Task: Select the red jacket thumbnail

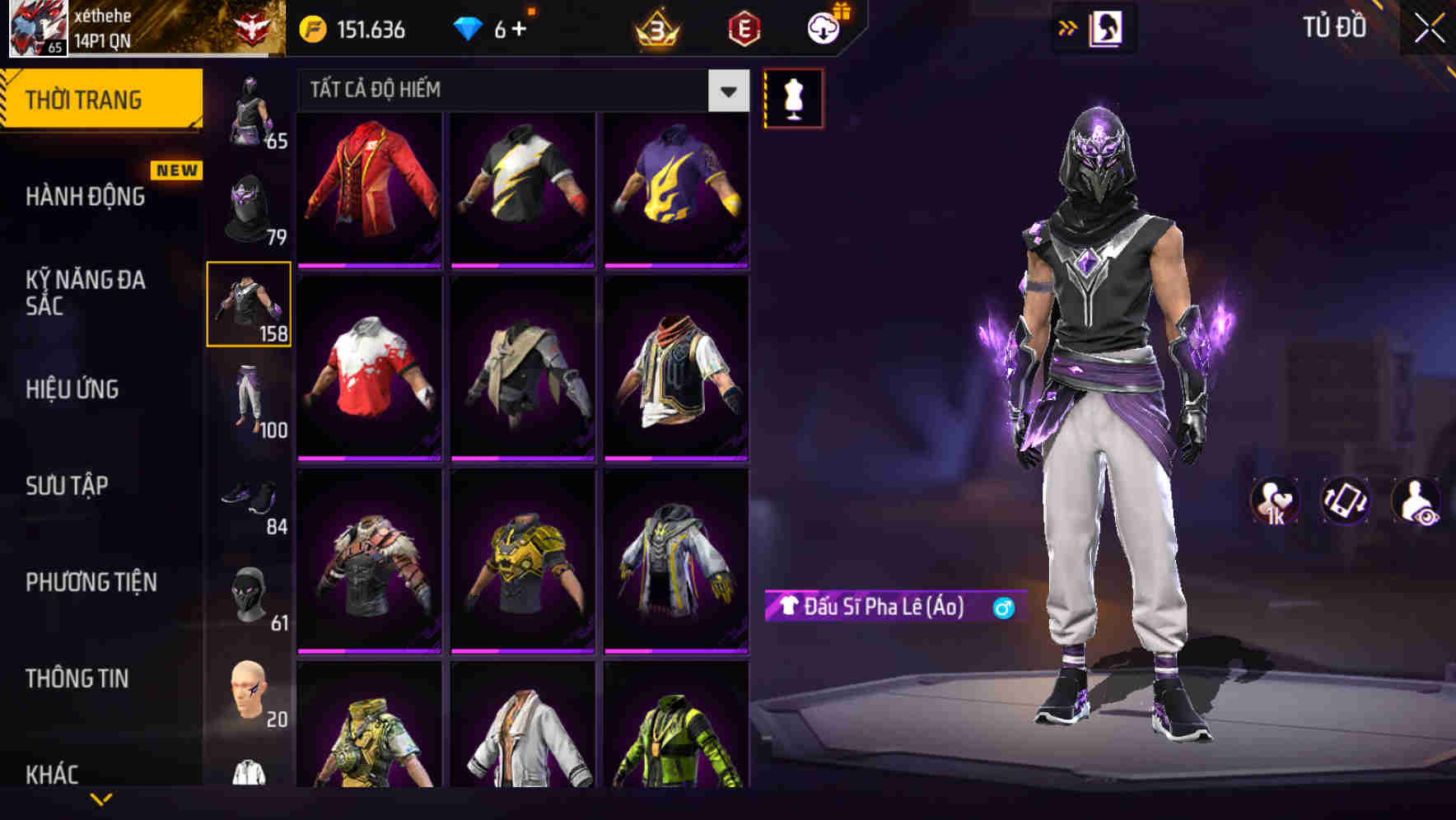Action: 368,188
